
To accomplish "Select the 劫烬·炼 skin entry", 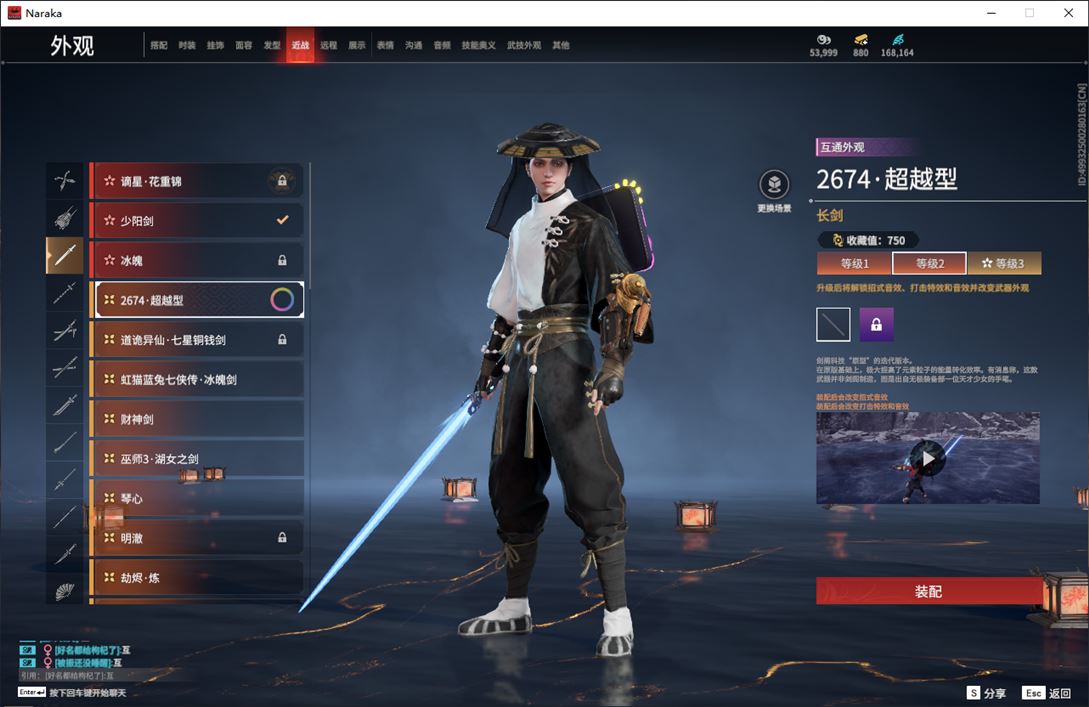I will pos(198,578).
